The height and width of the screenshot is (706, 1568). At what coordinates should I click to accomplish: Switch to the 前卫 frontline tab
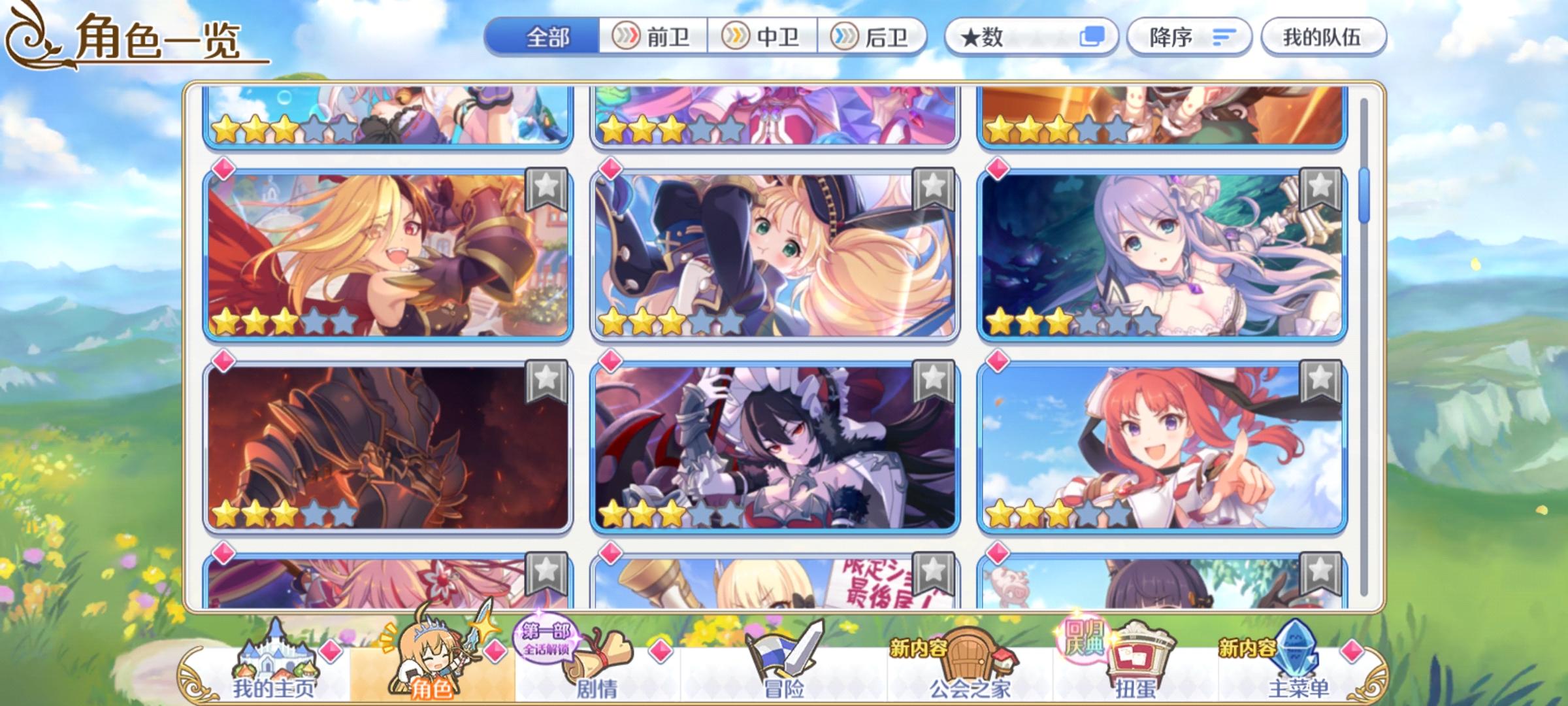pyautogui.click(x=653, y=37)
